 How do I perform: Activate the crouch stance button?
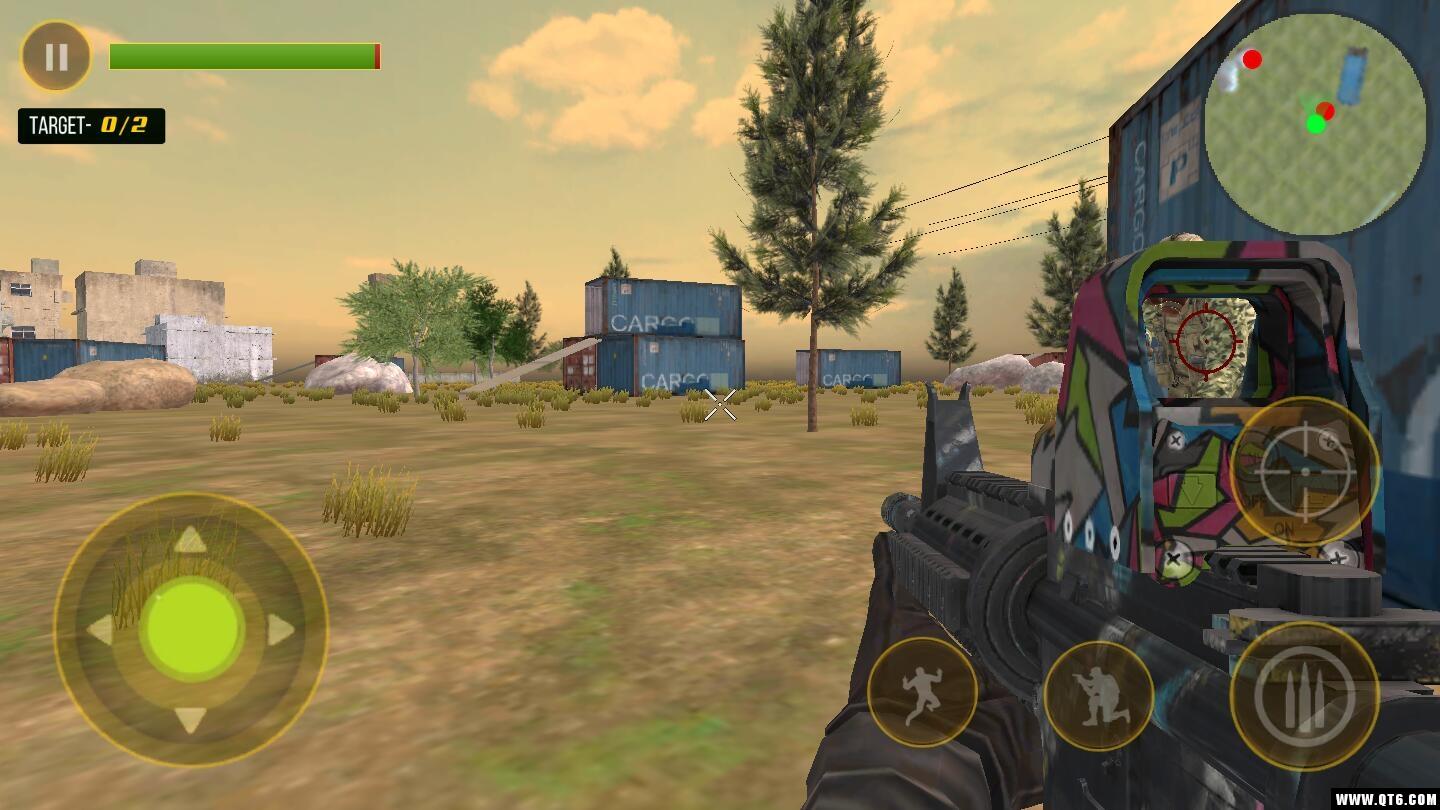coord(1098,696)
